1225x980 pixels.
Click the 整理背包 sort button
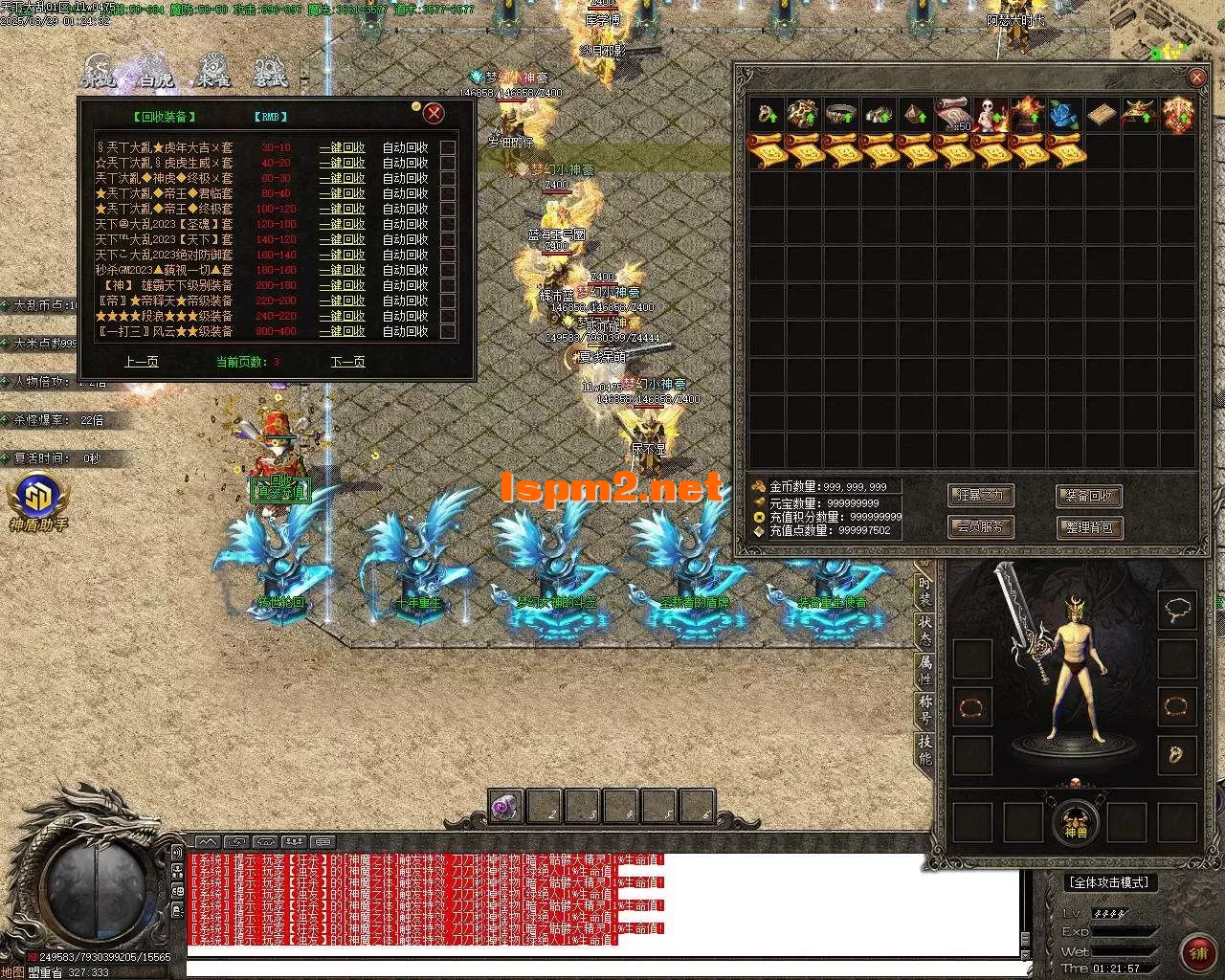coord(1089,526)
